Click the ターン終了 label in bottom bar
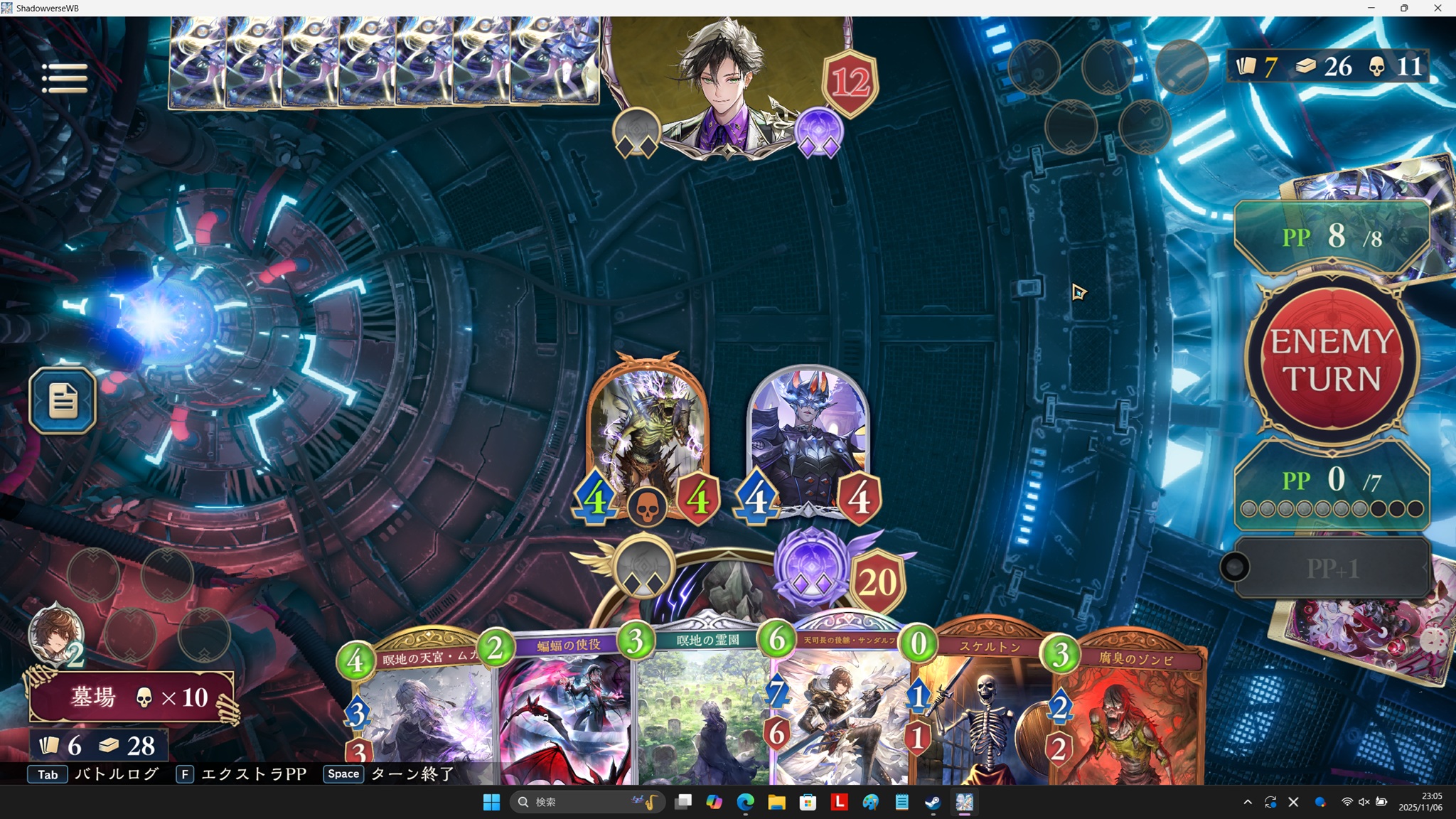The image size is (1456, 819). tap(412, 774)
